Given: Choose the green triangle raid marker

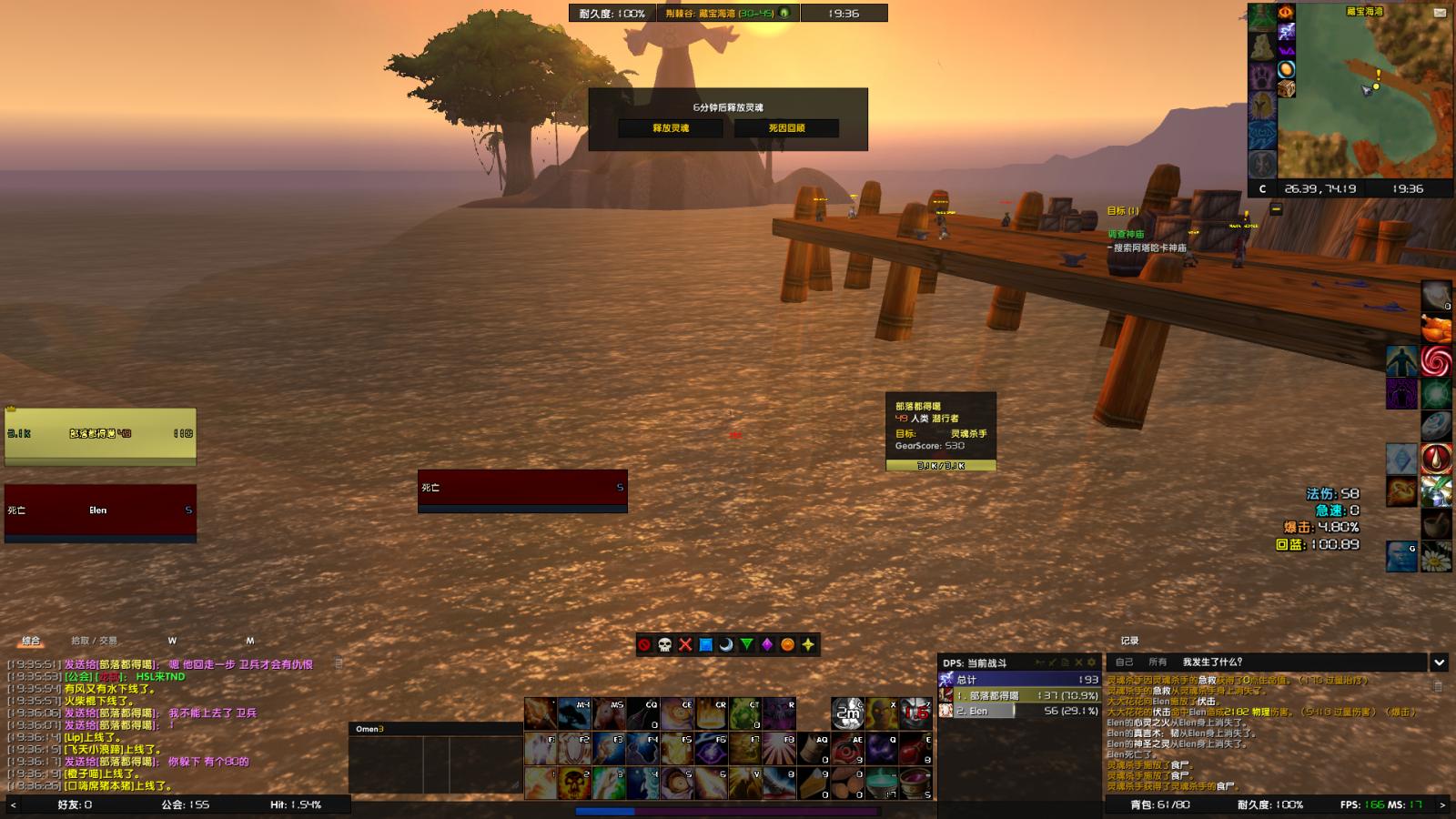Looking at the screenshot, I should point(746,644).
